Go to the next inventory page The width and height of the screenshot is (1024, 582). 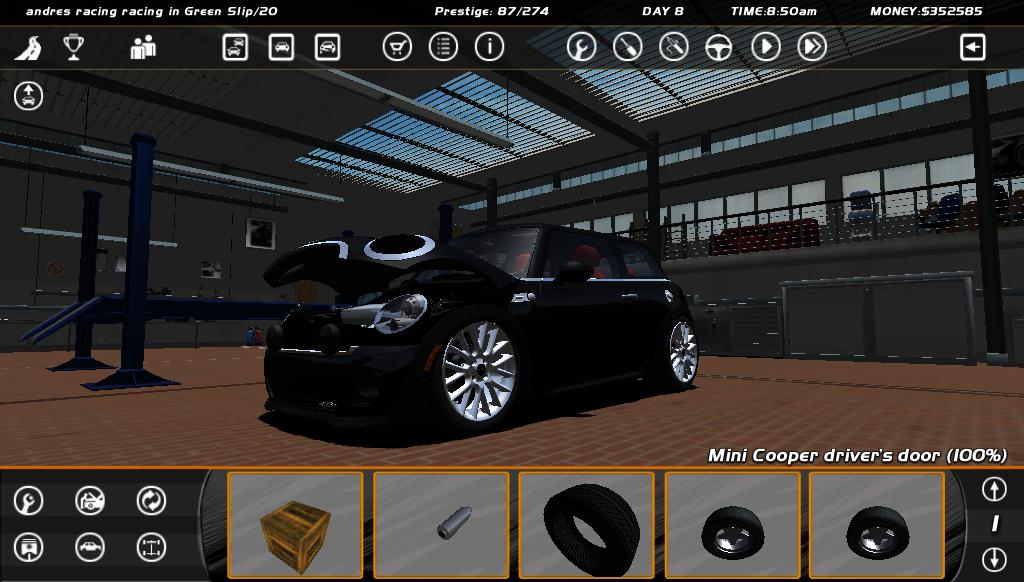[993, 558]
